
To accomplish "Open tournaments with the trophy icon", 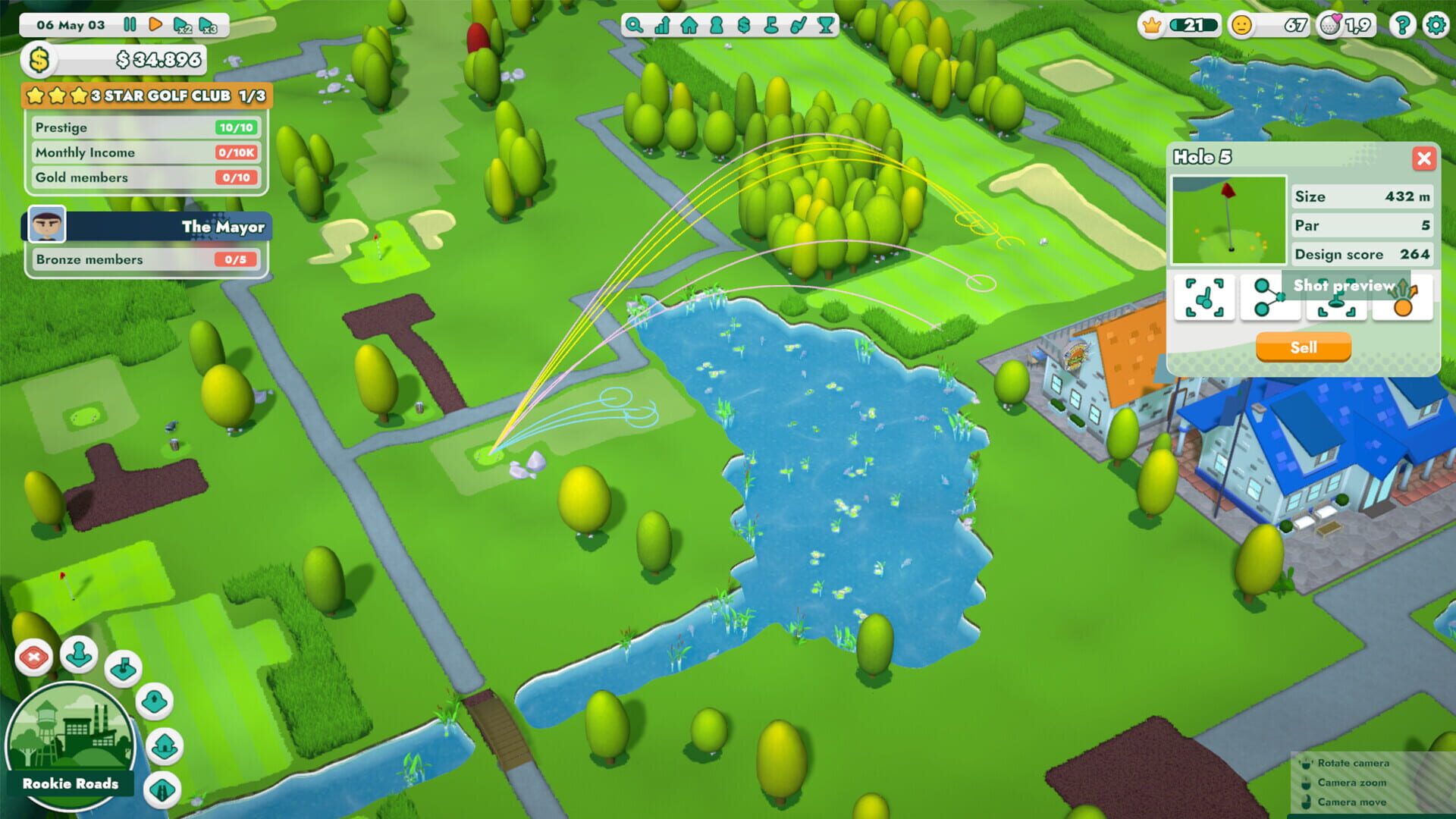I will tap(825, 25).
